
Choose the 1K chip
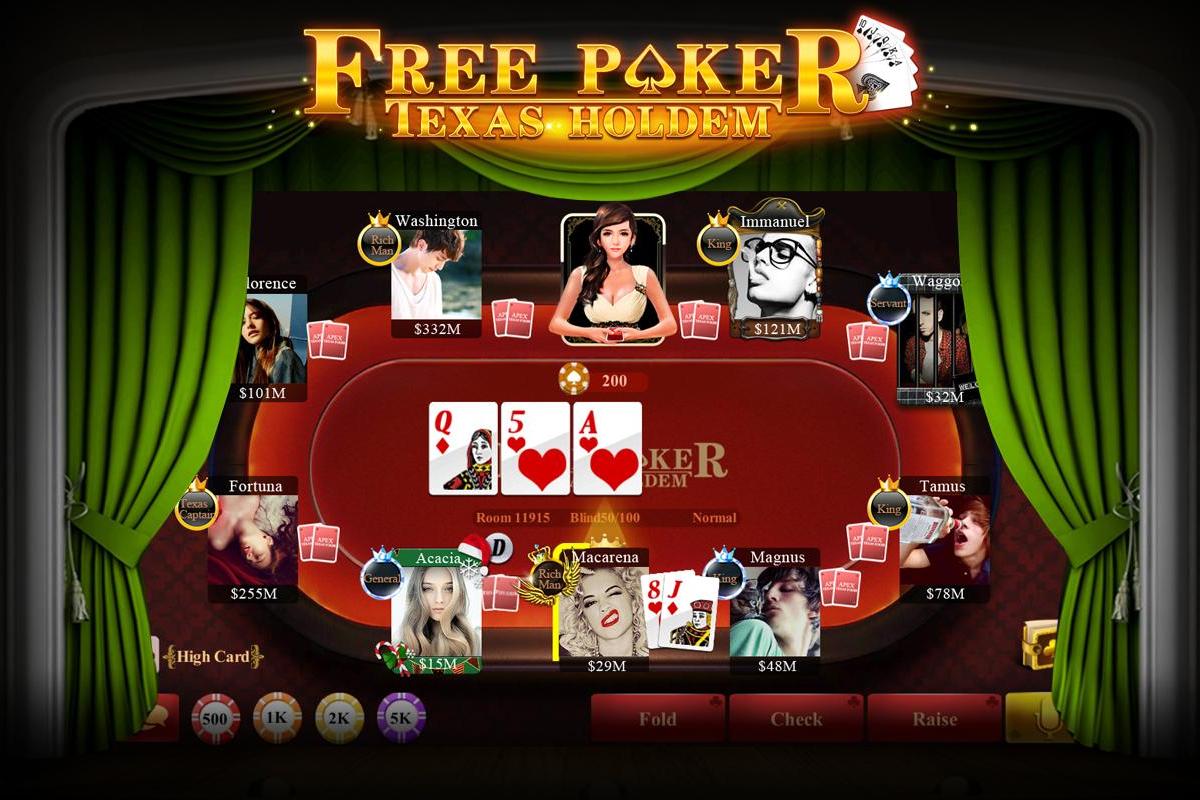point(277,717)
